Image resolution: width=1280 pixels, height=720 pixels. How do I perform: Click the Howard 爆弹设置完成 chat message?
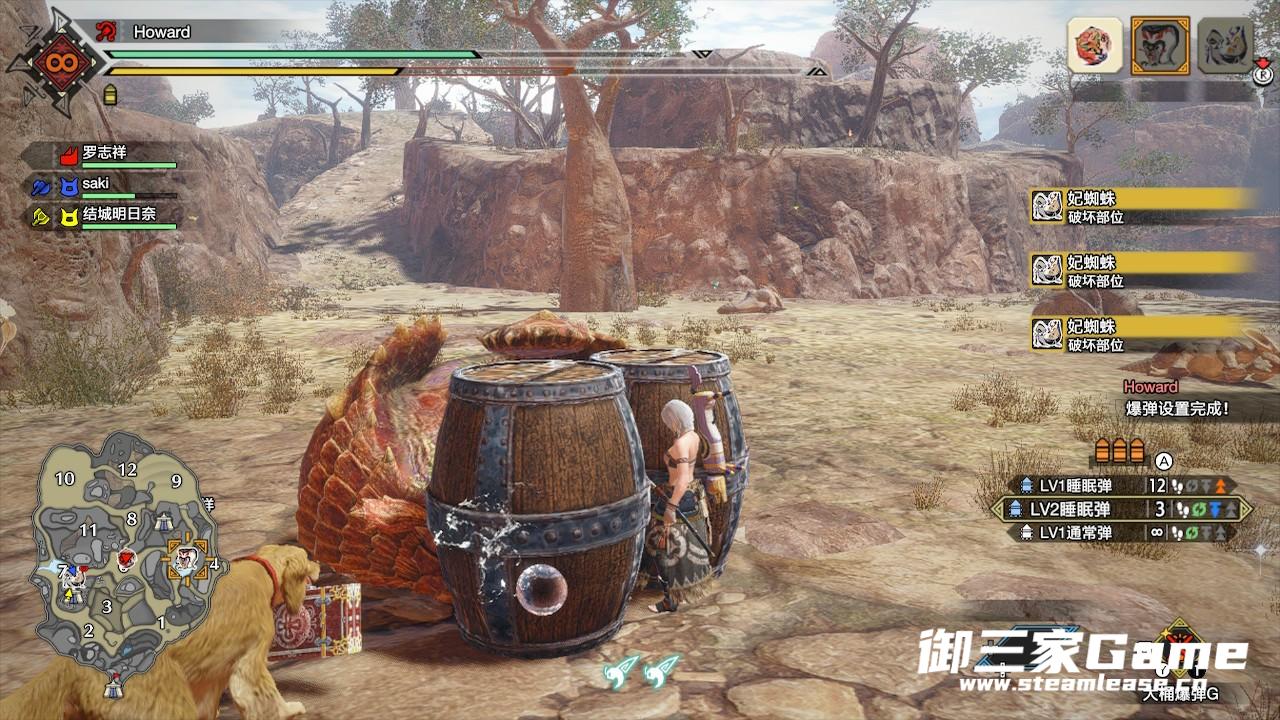point(1176,399)
